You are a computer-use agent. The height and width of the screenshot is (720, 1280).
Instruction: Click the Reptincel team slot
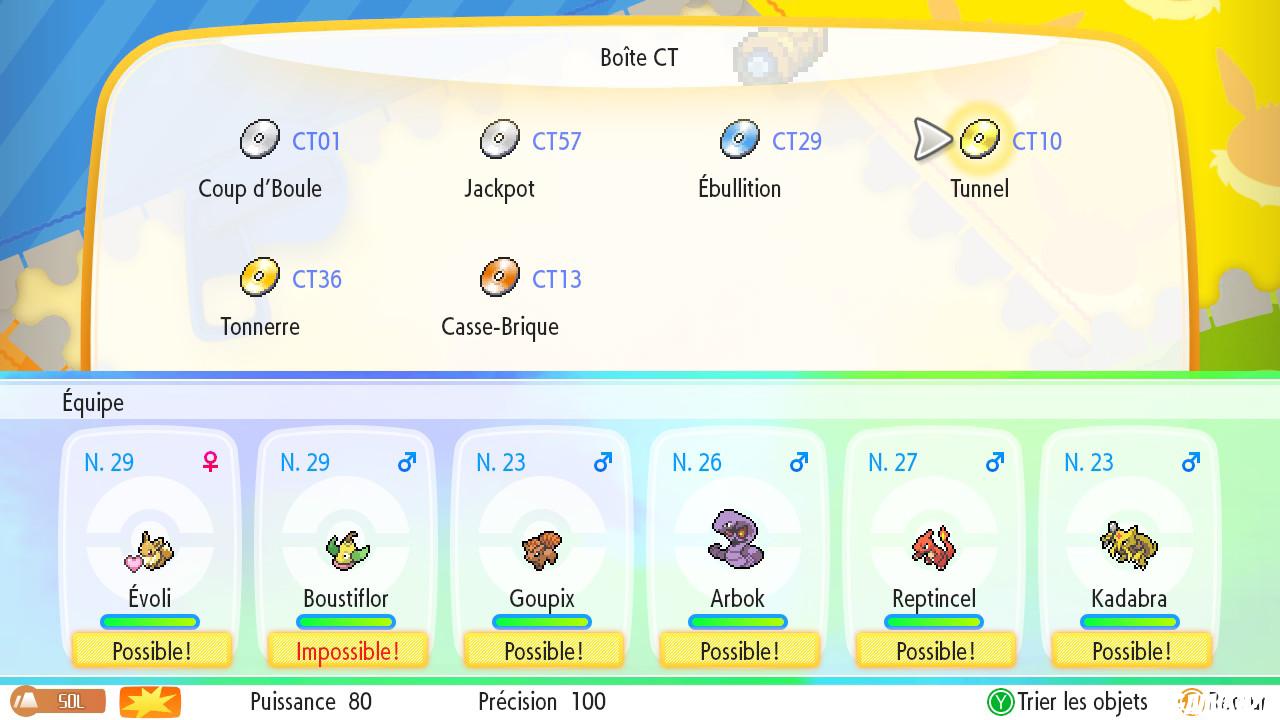933,547
